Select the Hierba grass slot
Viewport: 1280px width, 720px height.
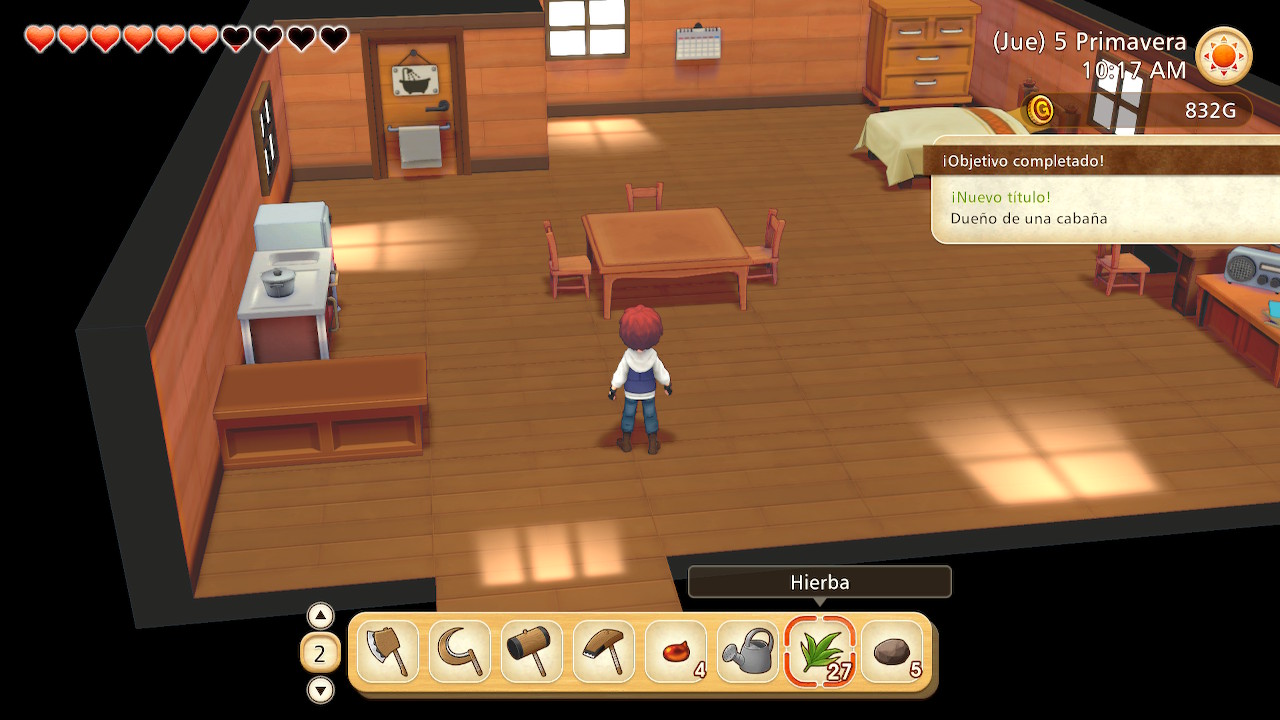820,652
